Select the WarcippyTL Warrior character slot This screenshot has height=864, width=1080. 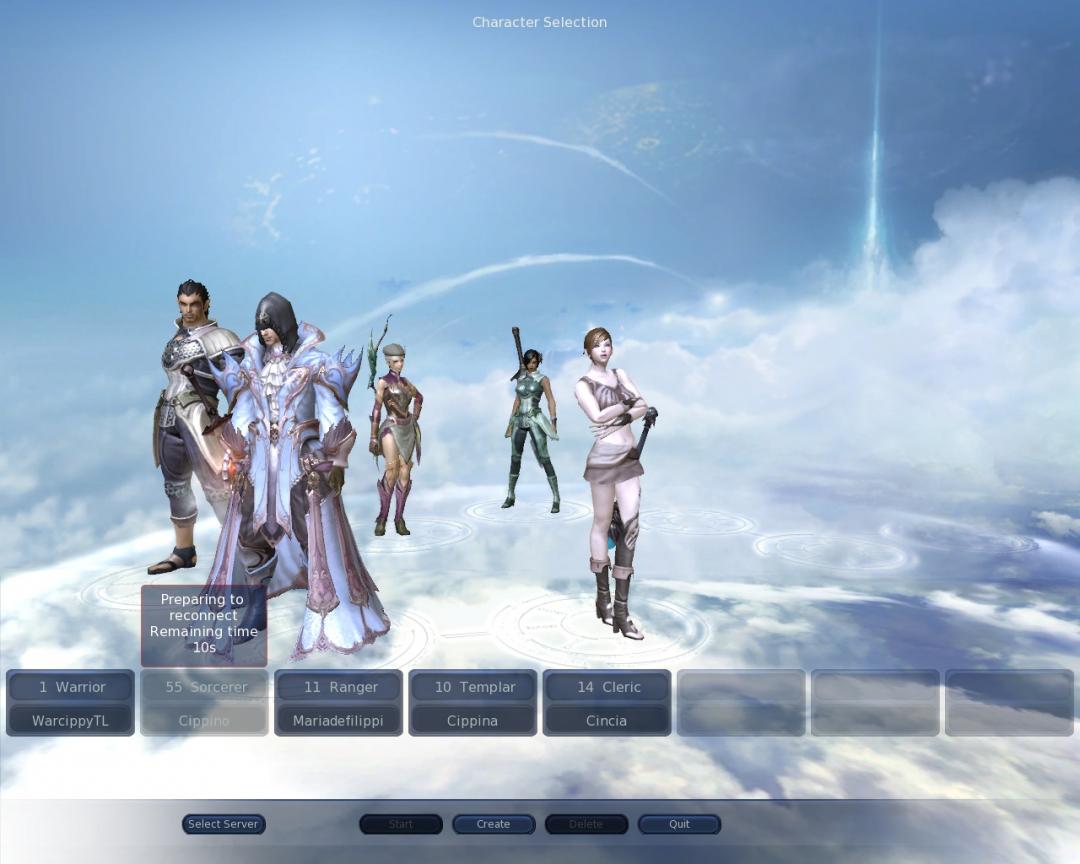pos(70,703)
